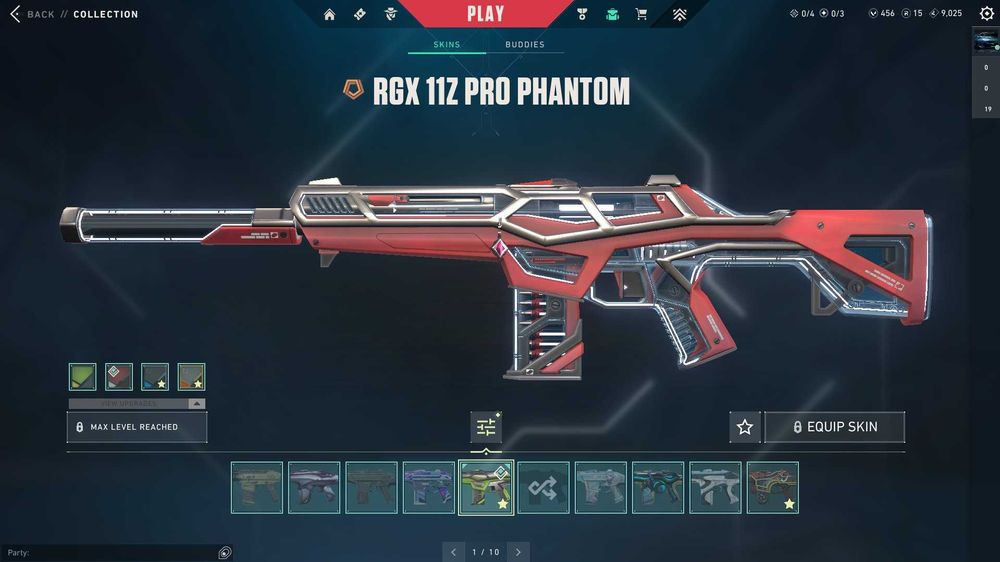The width and height of the screenshot is (1000, 562).
Task: Switch to the Buddies tab
Action: coord(525,45)
